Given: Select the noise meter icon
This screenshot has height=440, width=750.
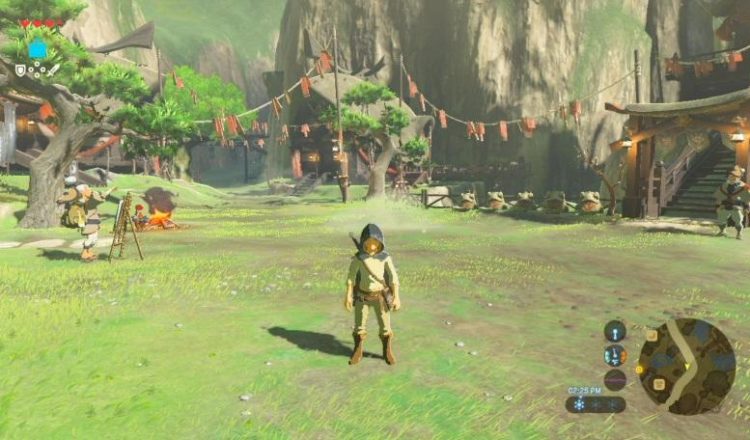Looking at the screenshot, I should [x=615, y=379].
